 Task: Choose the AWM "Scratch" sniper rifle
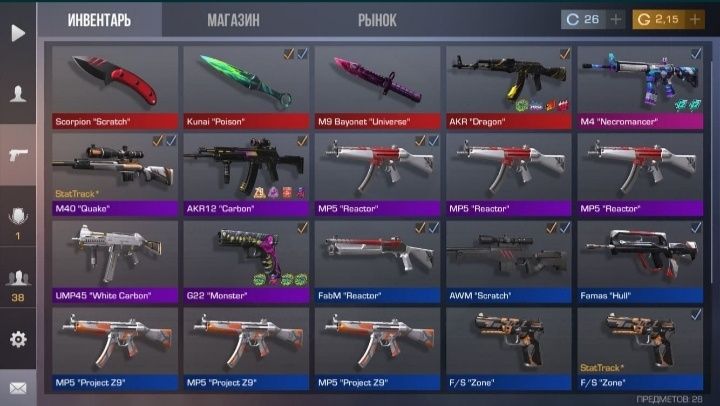tap(509, 261)
